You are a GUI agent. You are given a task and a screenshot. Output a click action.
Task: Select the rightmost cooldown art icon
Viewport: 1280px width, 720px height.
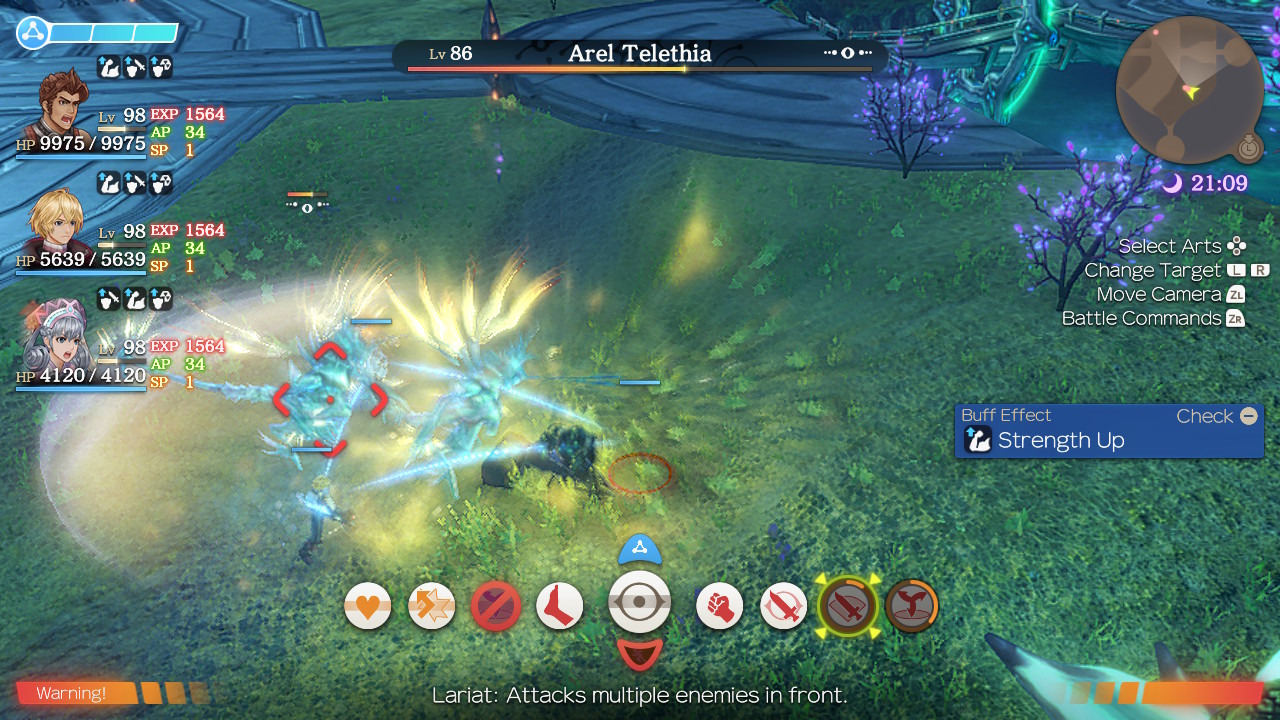911,605
